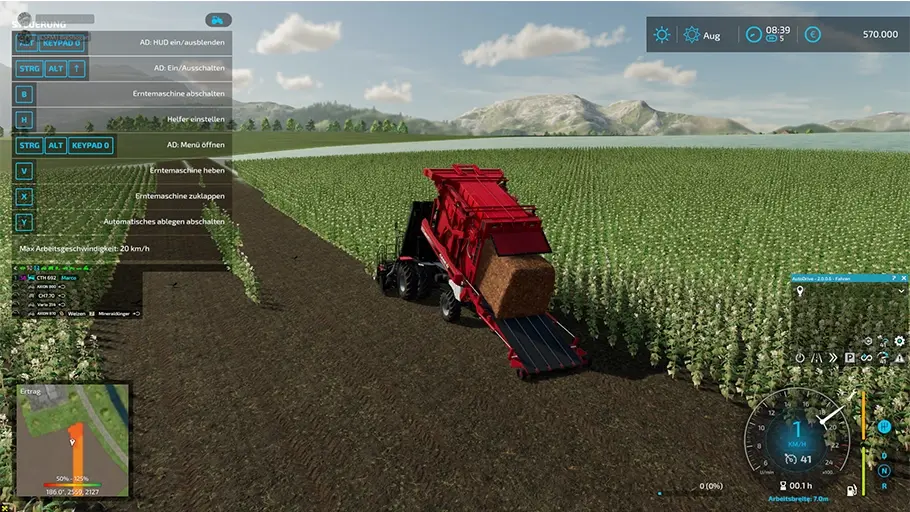Click the Weizen fill type label

coord(77,314)
